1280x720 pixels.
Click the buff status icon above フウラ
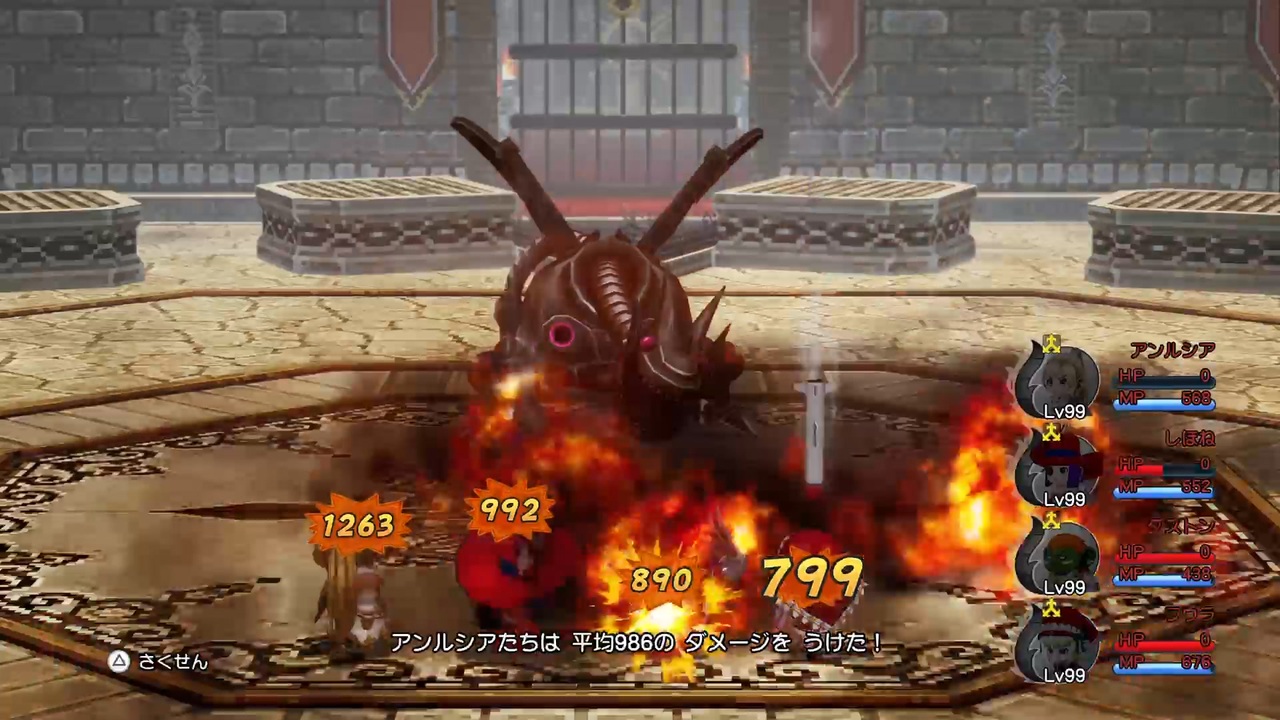click(1053, 609)
